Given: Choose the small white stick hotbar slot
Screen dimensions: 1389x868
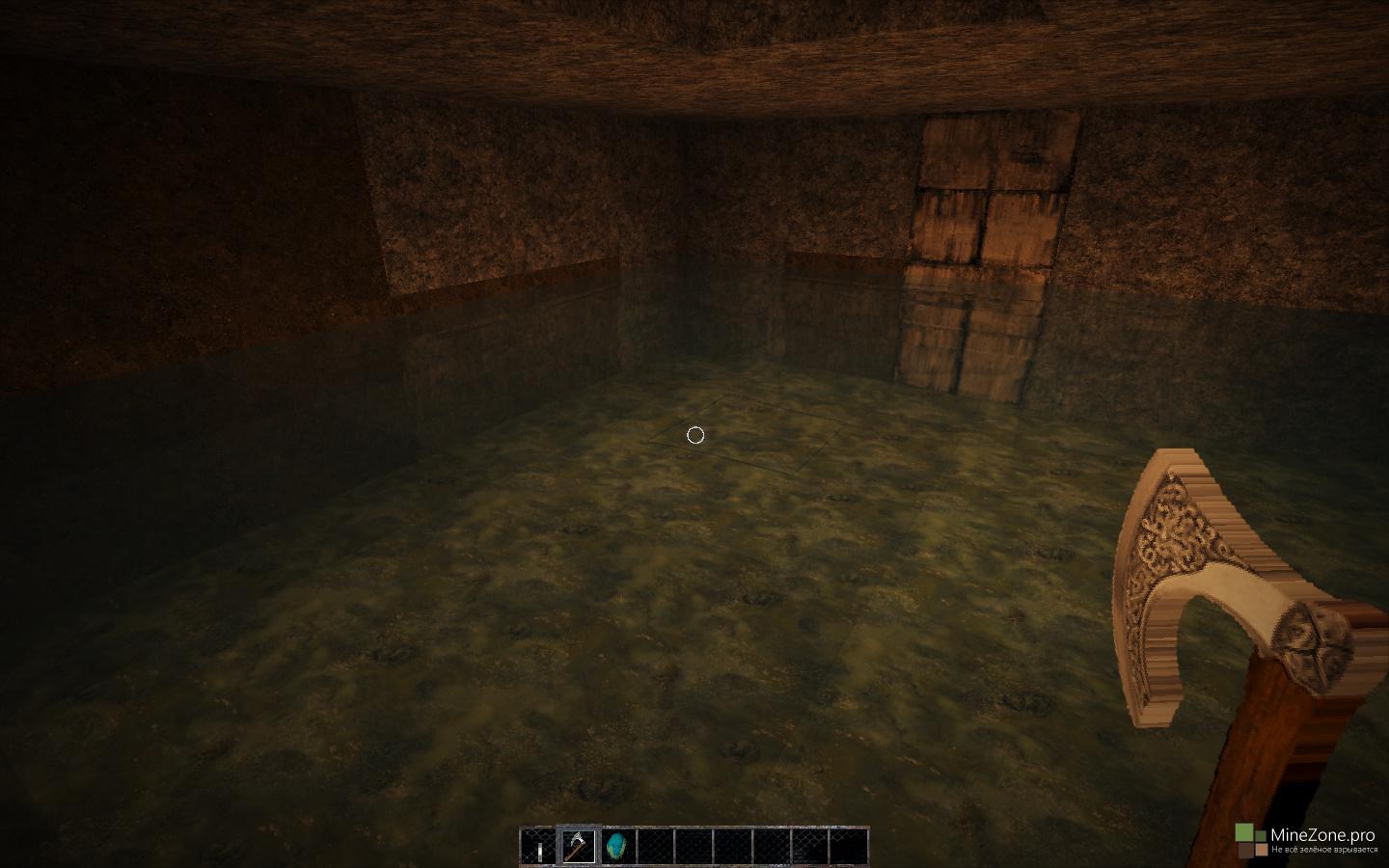Looking at the screenshot, I should click(539, 847).
